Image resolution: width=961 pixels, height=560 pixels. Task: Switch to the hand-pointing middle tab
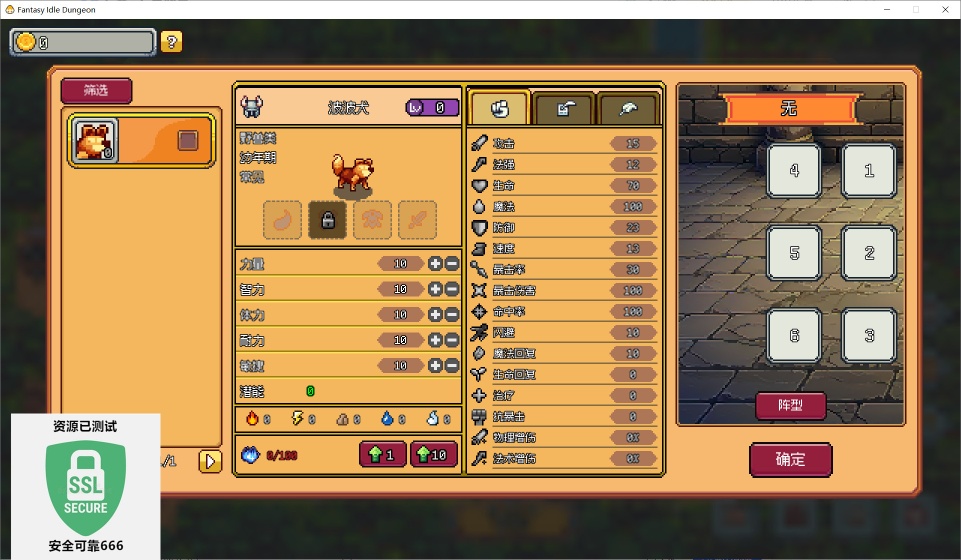(563, 108)
